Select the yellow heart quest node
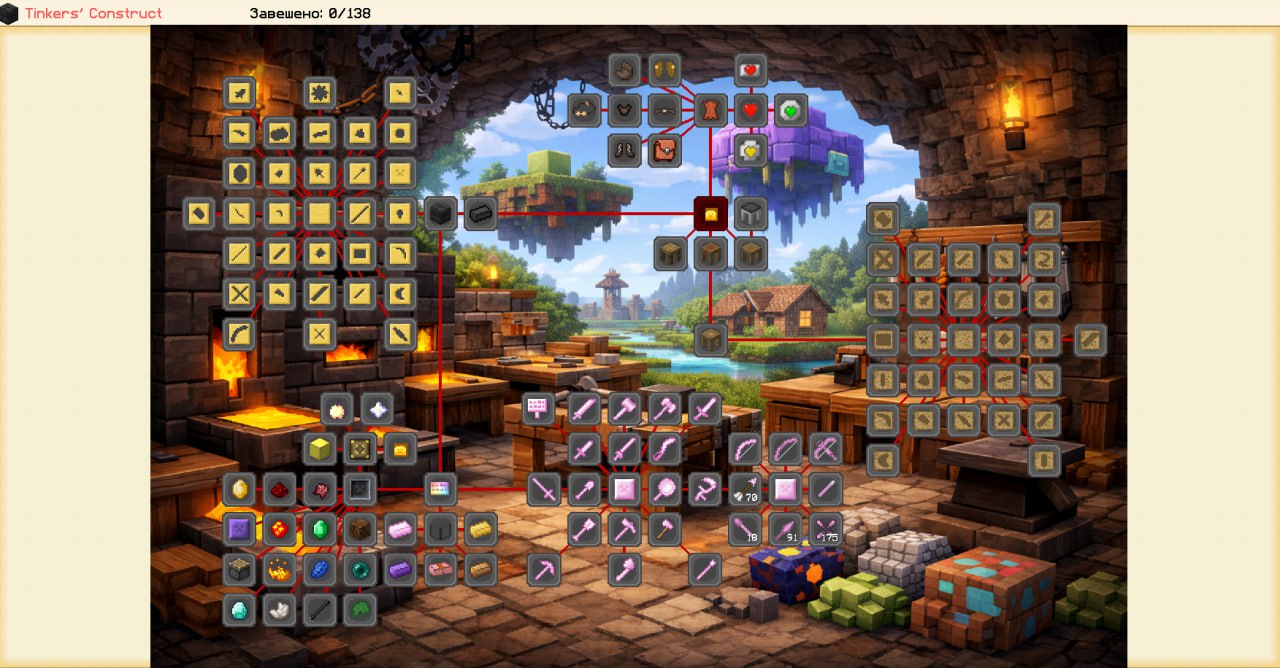 pos(751,150)
